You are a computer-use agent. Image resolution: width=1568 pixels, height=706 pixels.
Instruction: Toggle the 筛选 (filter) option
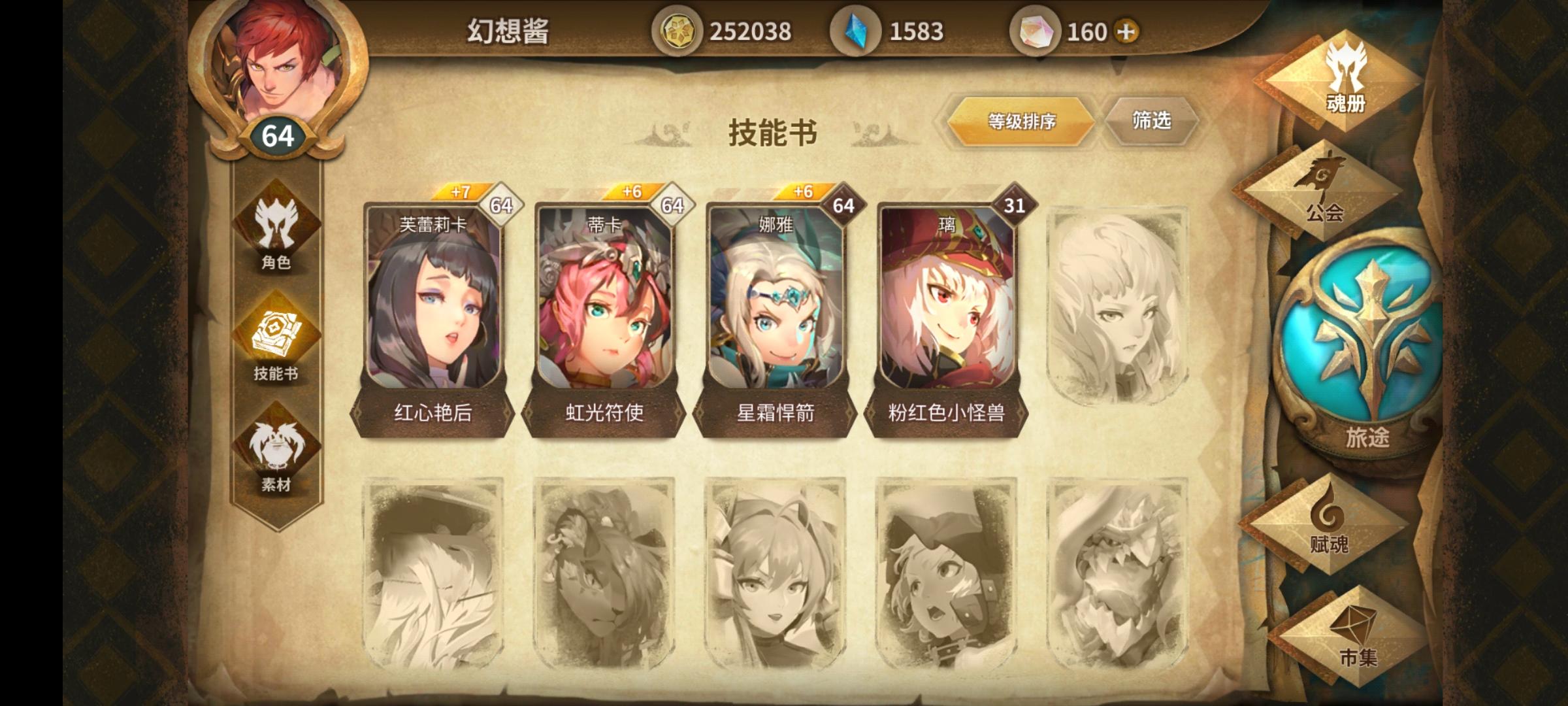[x=1152, y=120]
